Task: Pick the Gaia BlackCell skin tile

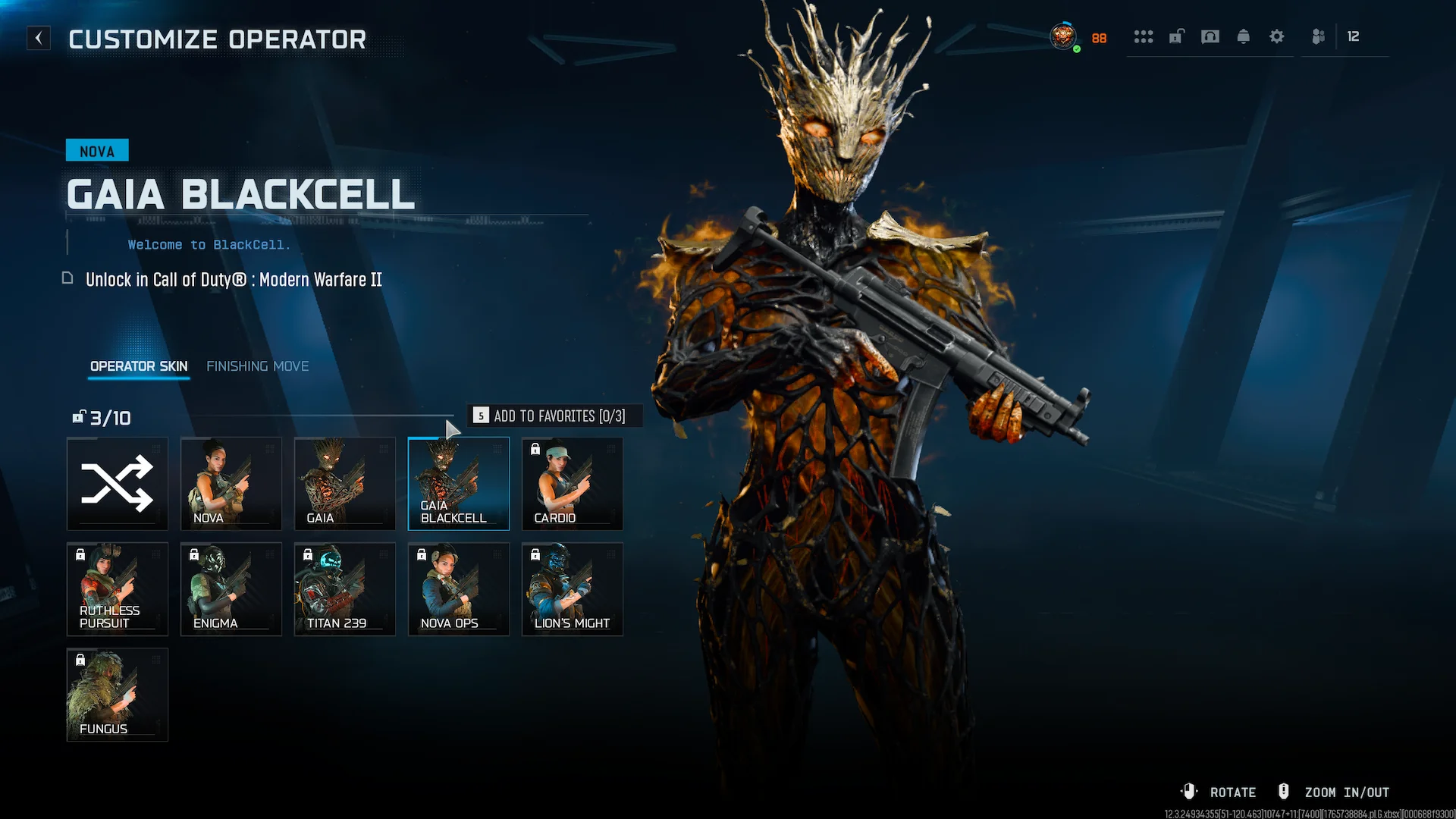Action: pos(459,484)
